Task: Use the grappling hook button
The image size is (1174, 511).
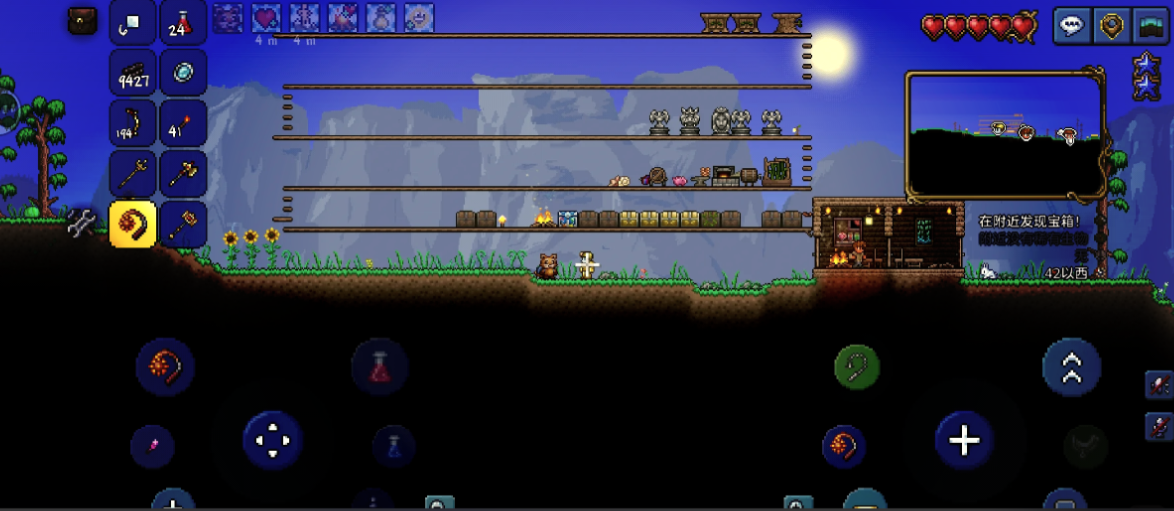Action: point(857,368)
